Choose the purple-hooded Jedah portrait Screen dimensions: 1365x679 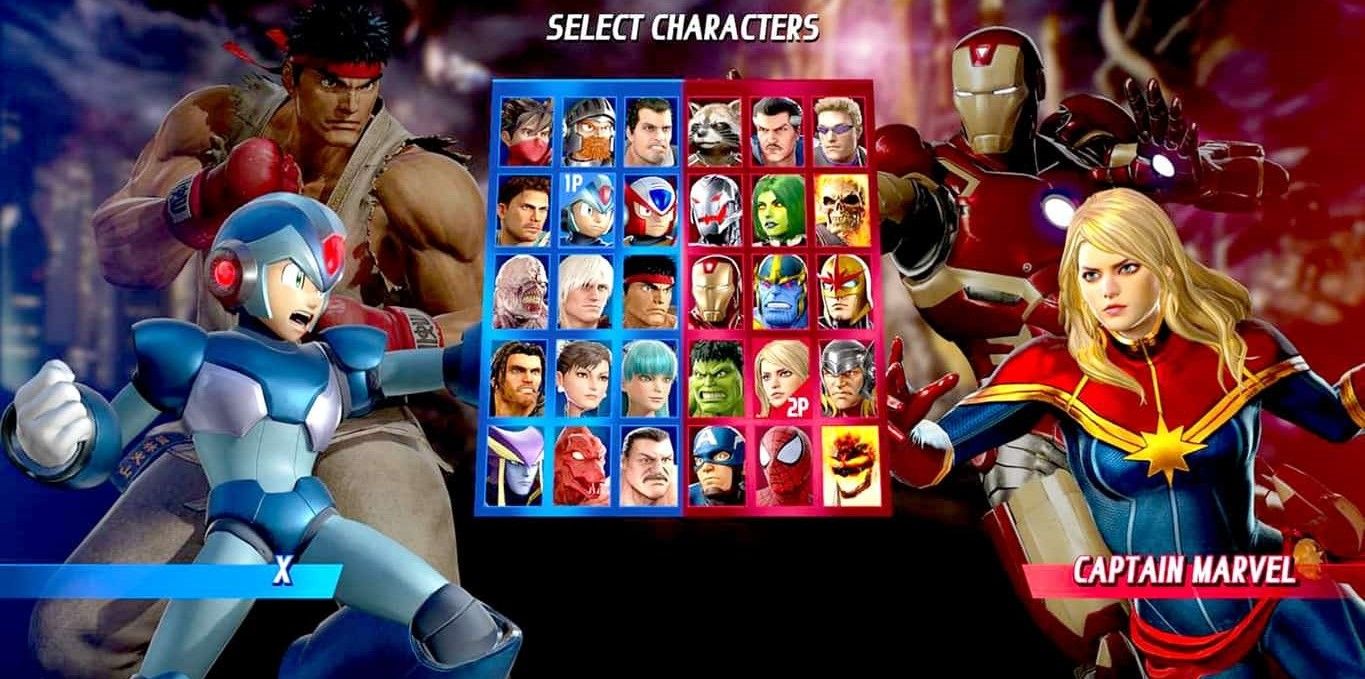click(518, 466)
